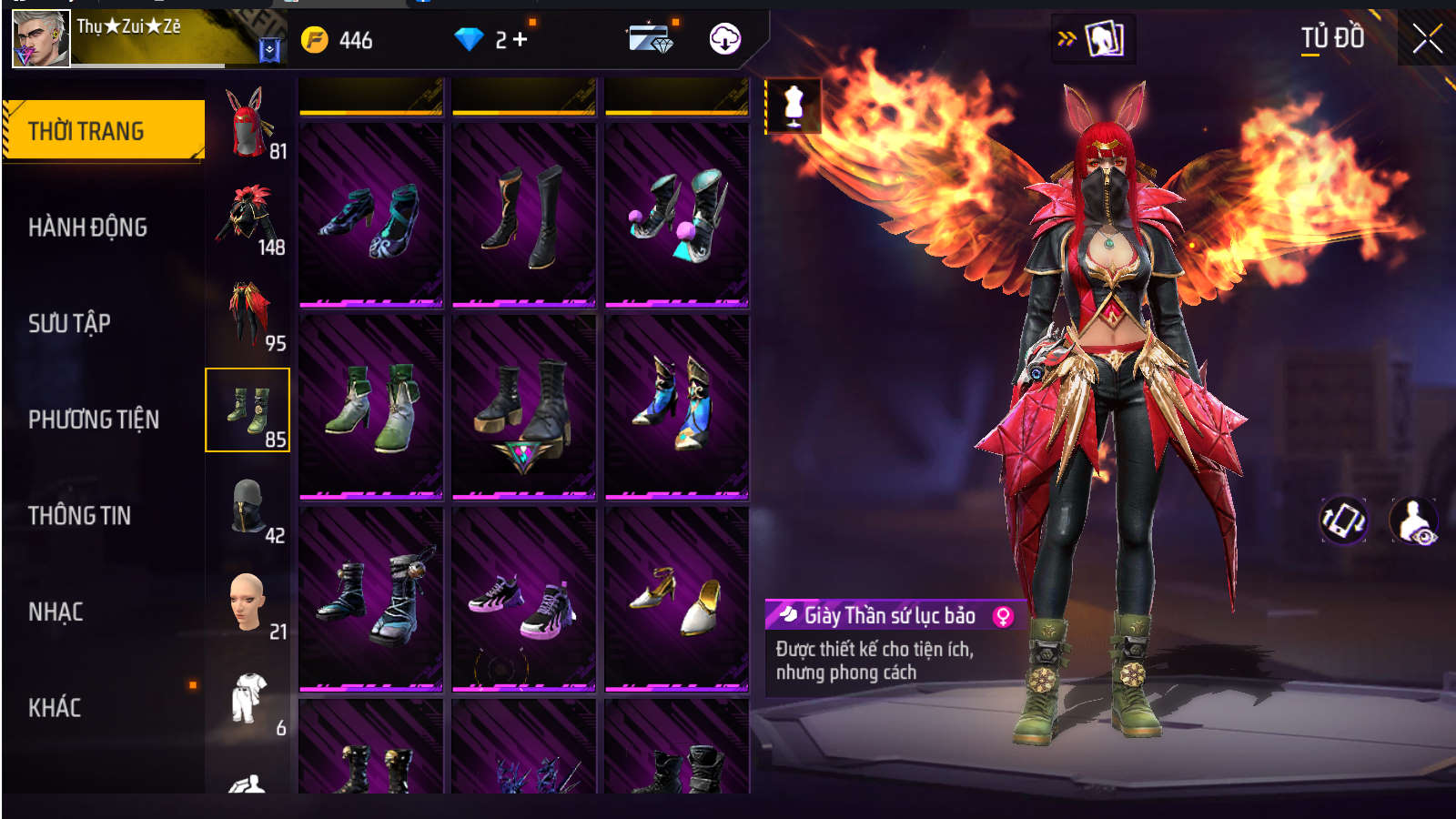1456x819 pixels.
Task: Open the mannequin outfit preset icon
Action: pyautogui.click(x=794, y=106)
